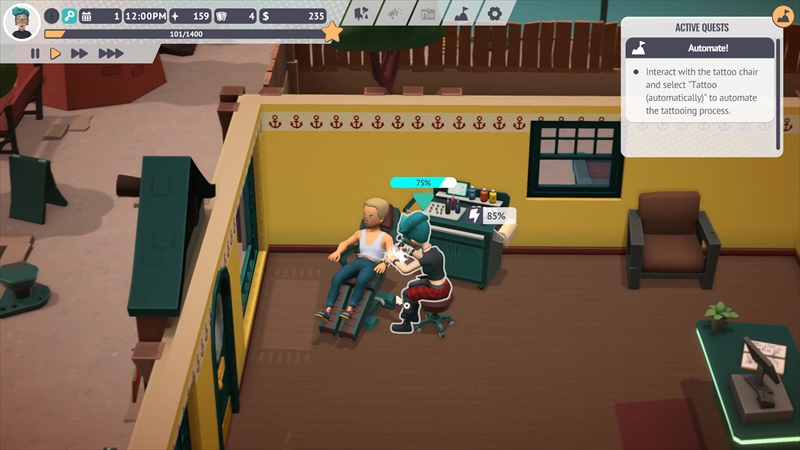Open the flag quests tab
Viewport: 800px width, 450px height.
point(461,14)
